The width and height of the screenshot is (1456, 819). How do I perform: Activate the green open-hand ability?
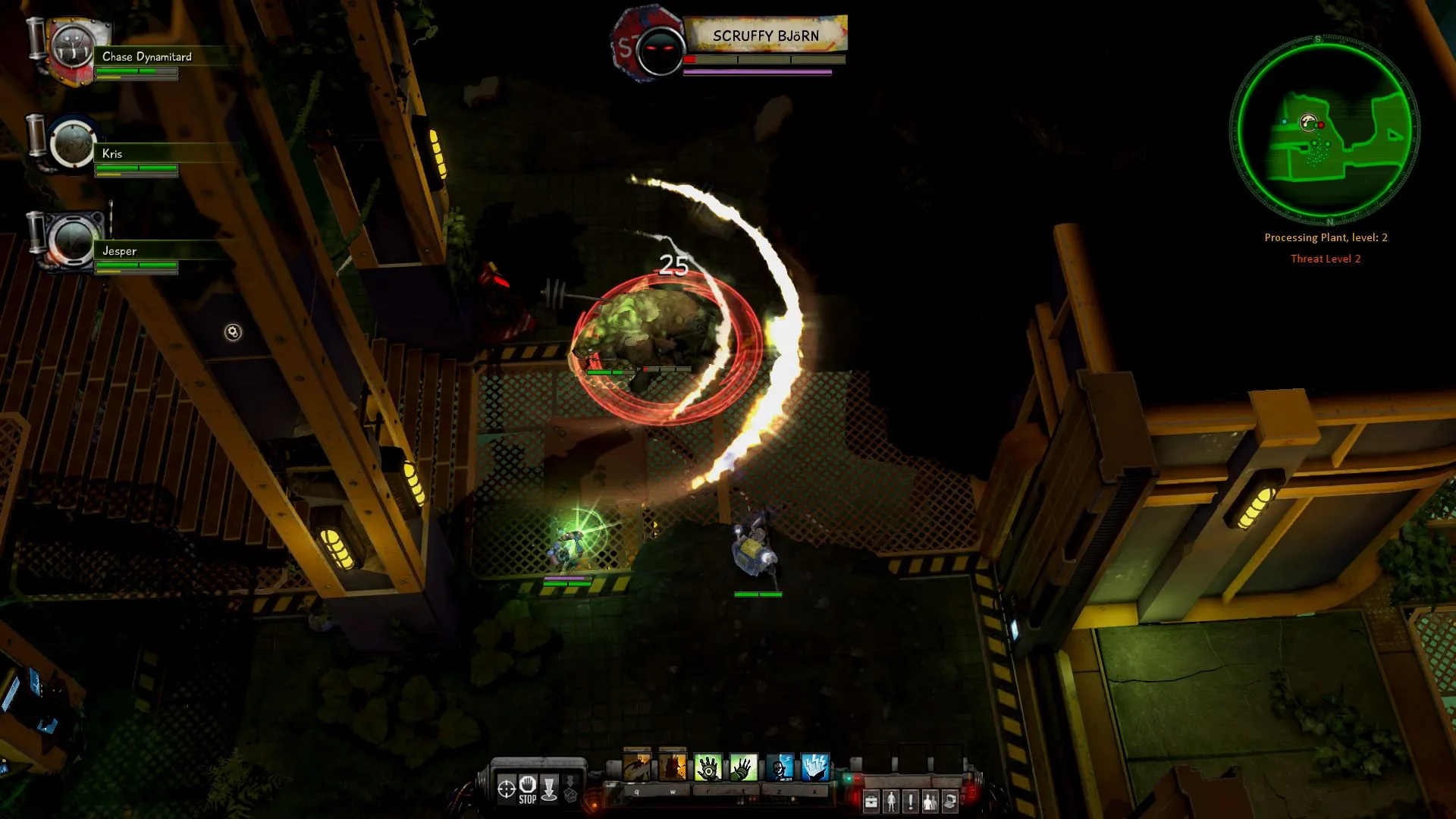tap(743, 767)
